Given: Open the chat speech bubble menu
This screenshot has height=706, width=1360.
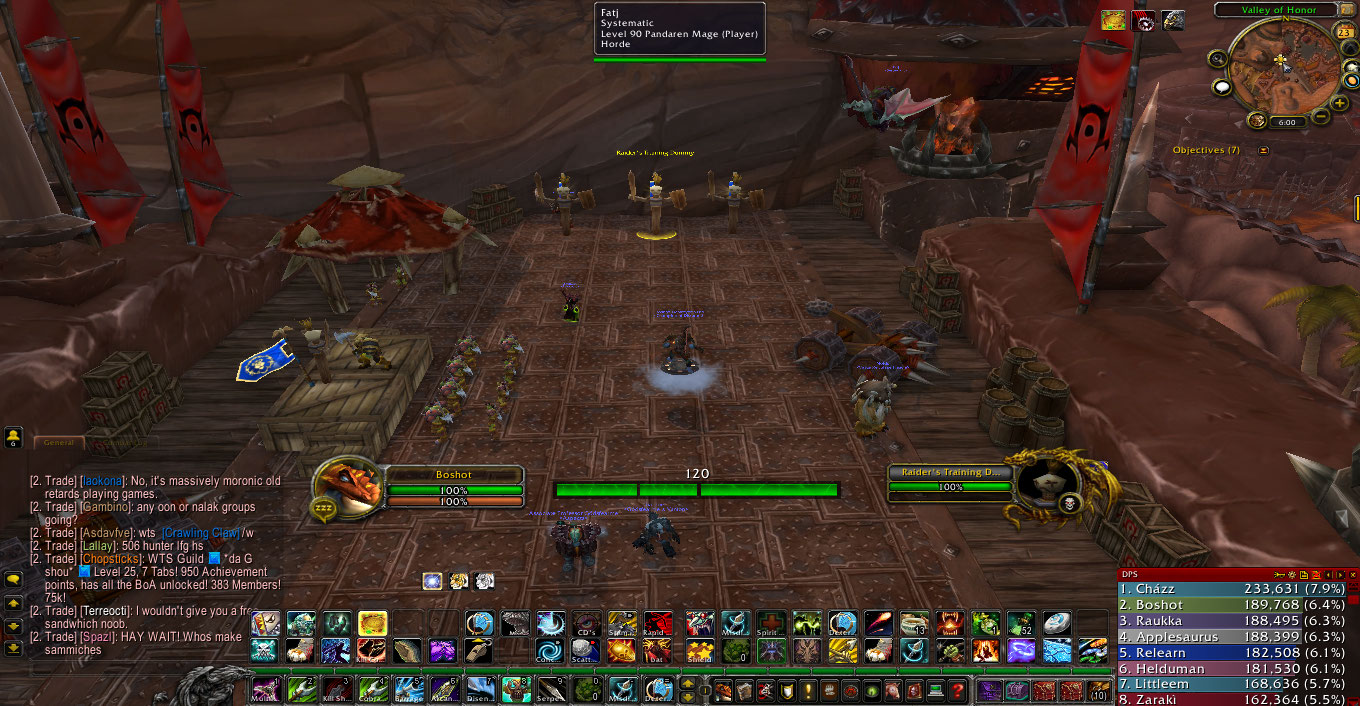Looking at the screenshot, I should 13,578.
